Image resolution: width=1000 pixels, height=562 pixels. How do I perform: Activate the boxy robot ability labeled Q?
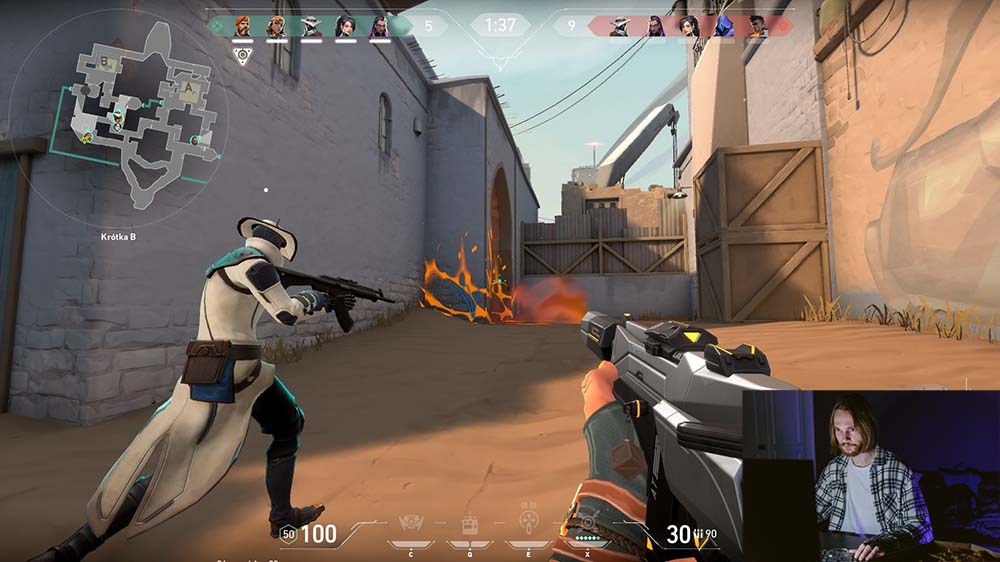[x=468, y=523]
